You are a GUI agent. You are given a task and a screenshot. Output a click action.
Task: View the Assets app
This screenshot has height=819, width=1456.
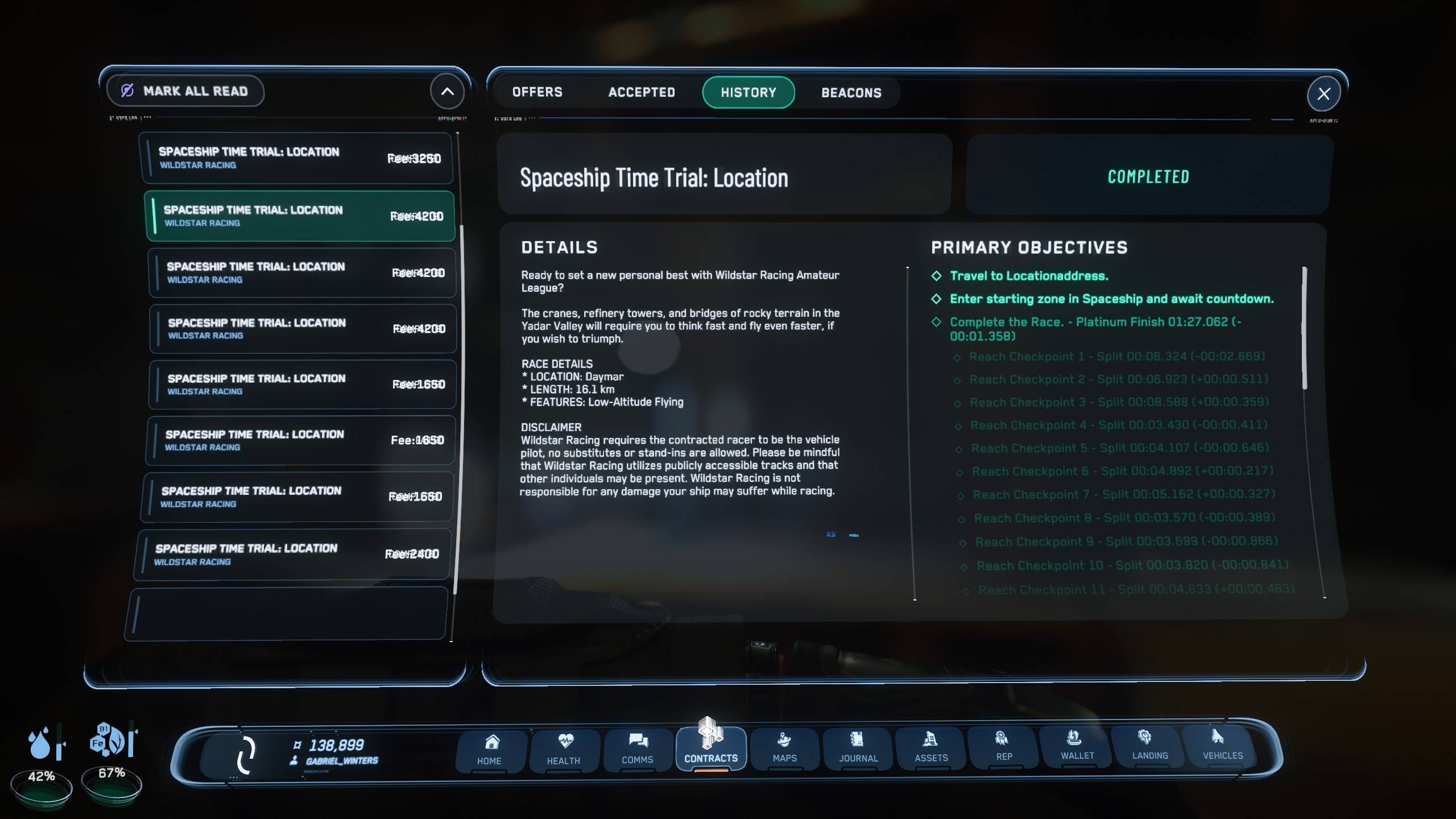point(931,747)
